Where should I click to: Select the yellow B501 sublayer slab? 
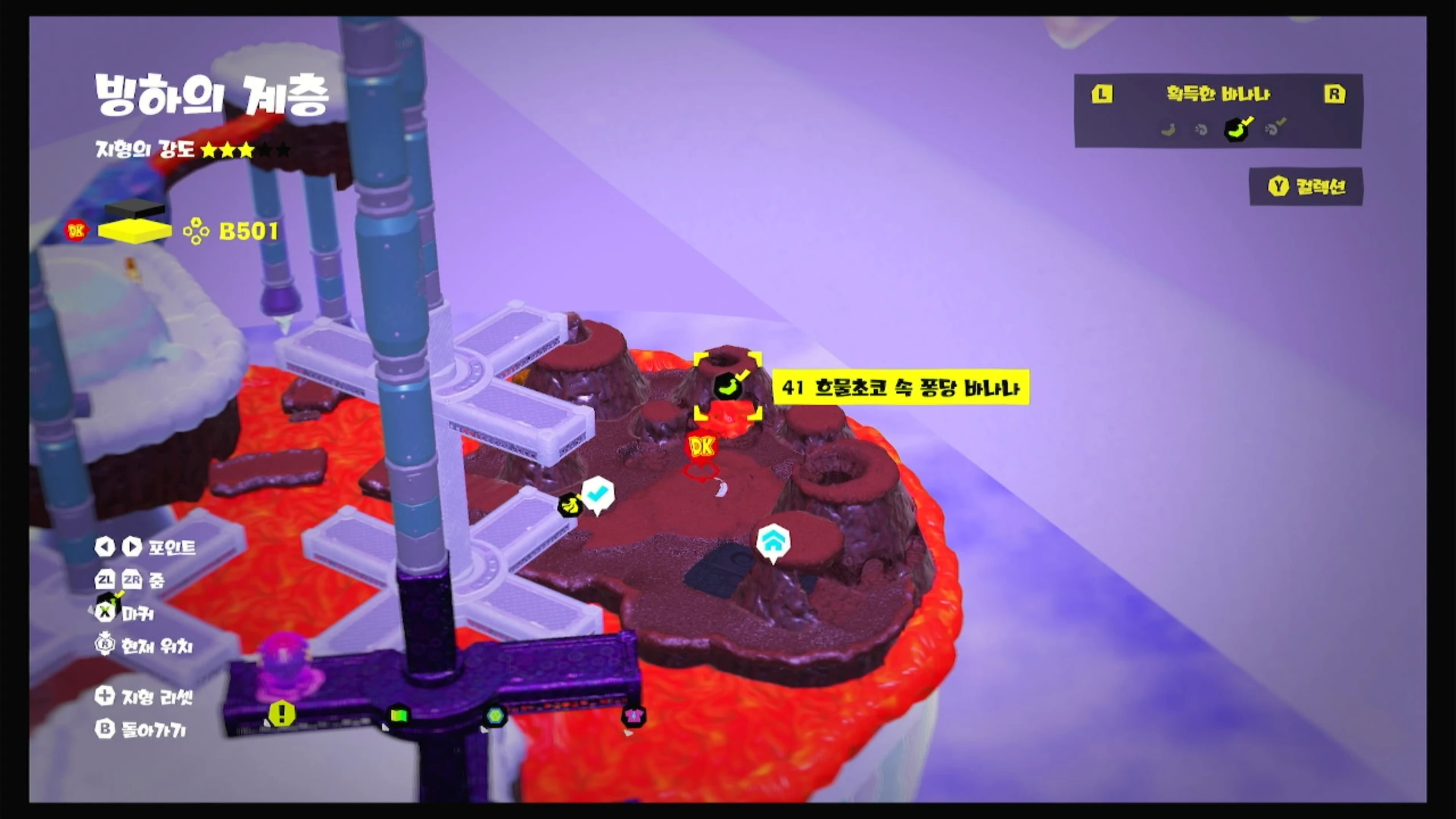(x=135, y=231)
